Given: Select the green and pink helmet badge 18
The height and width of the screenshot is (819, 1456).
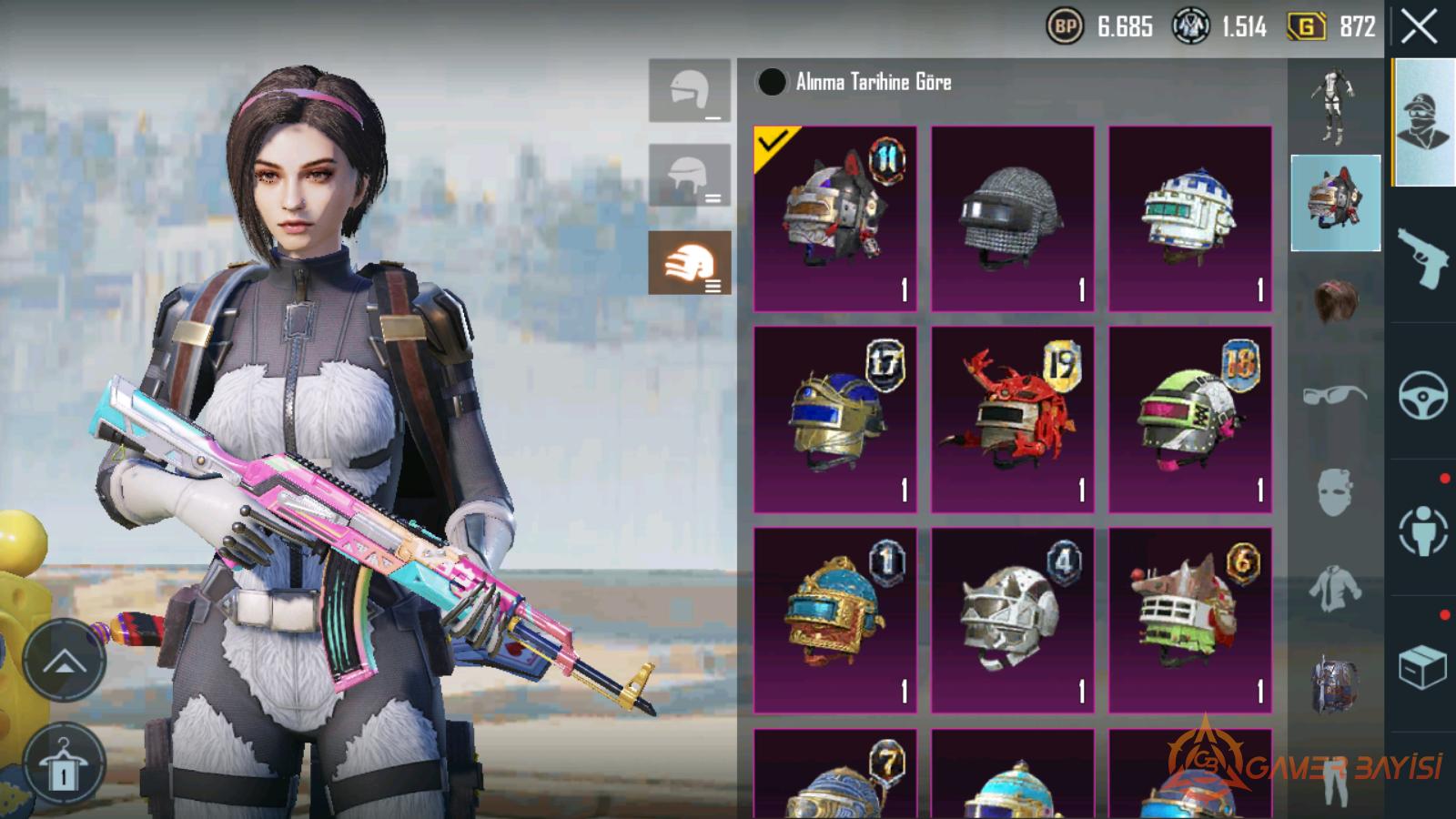Looking at the screenshot, I should click(x=1189, y=420).
